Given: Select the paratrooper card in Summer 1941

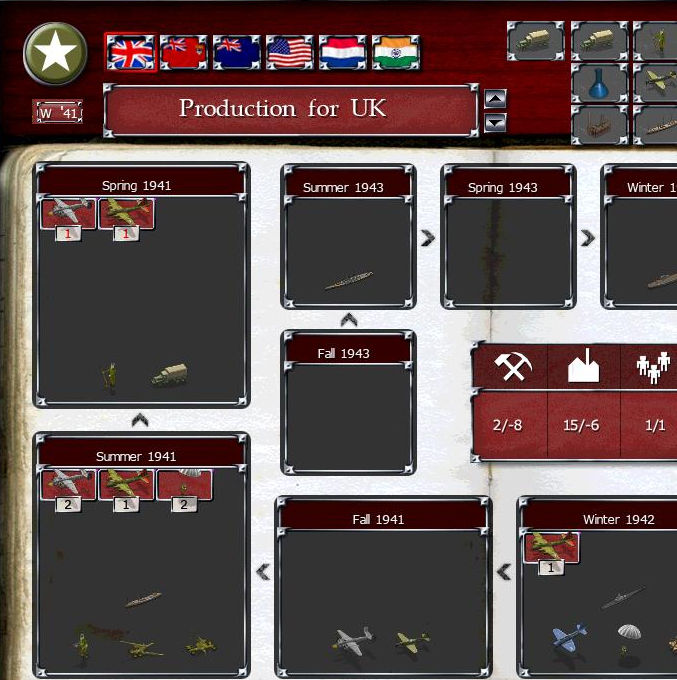Looking at the screenshot, I should coord(184,484).
